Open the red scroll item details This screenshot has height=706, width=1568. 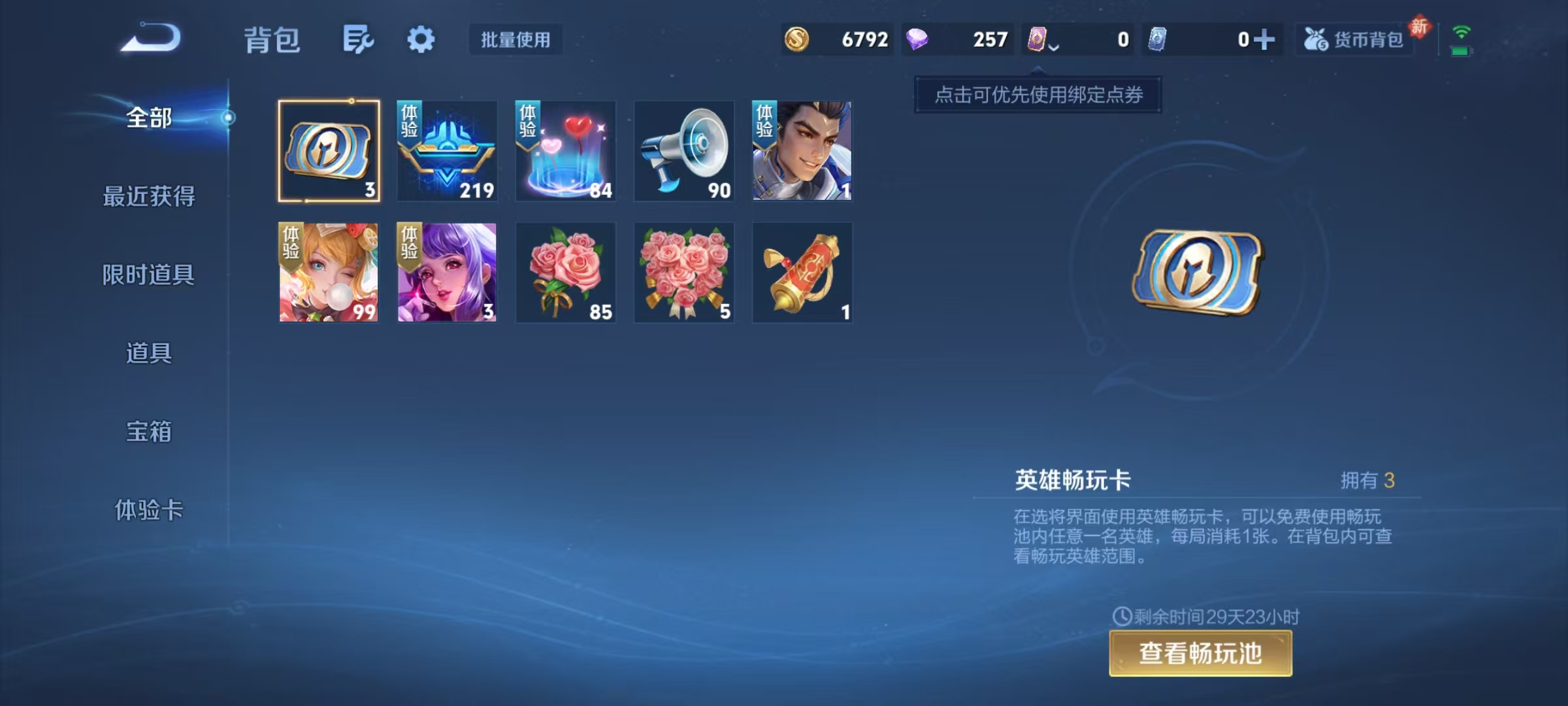click(x=802, y=273)
